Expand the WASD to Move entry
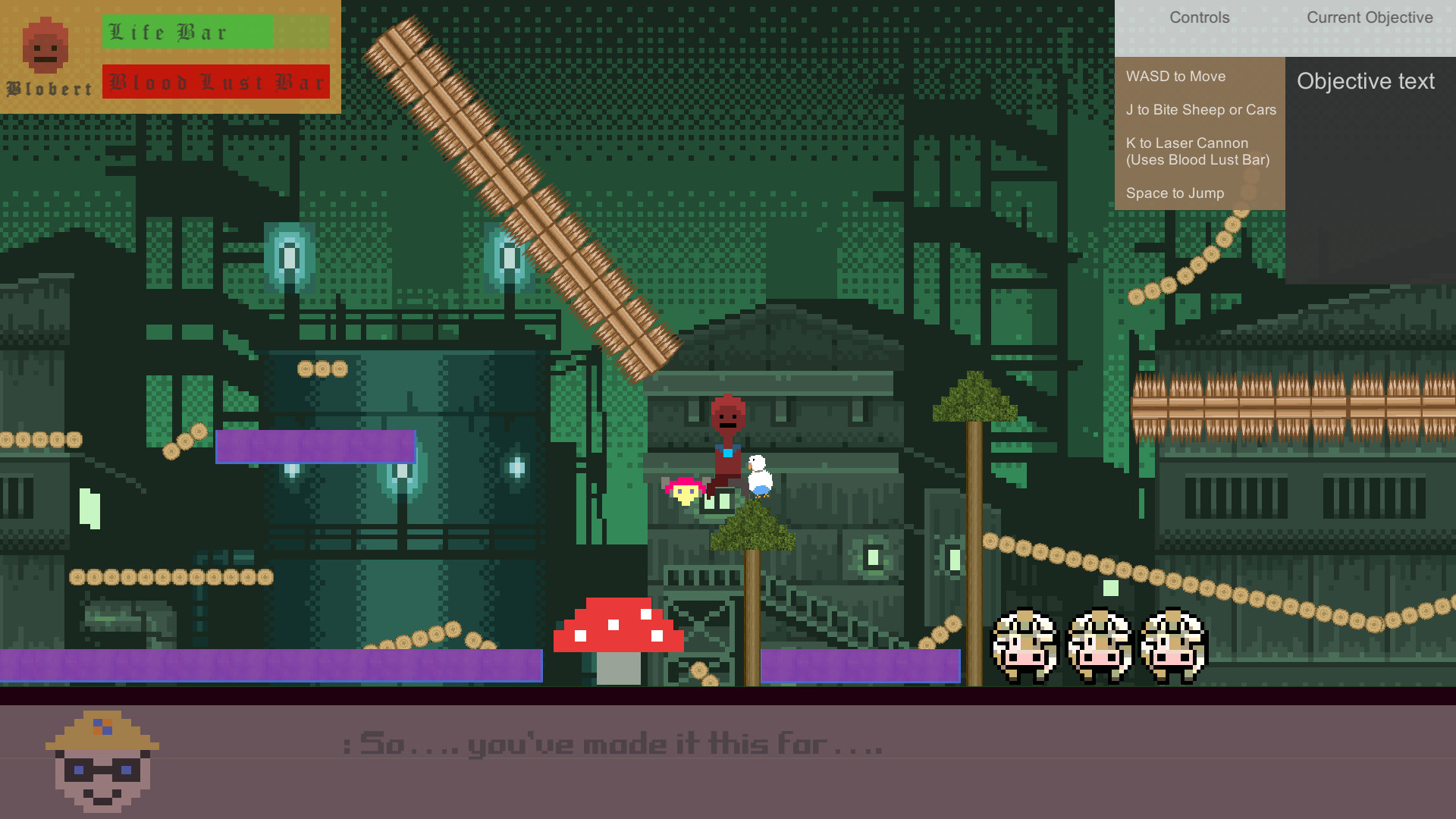This screenshot has width=1456, height=819. click(1175, 76)
